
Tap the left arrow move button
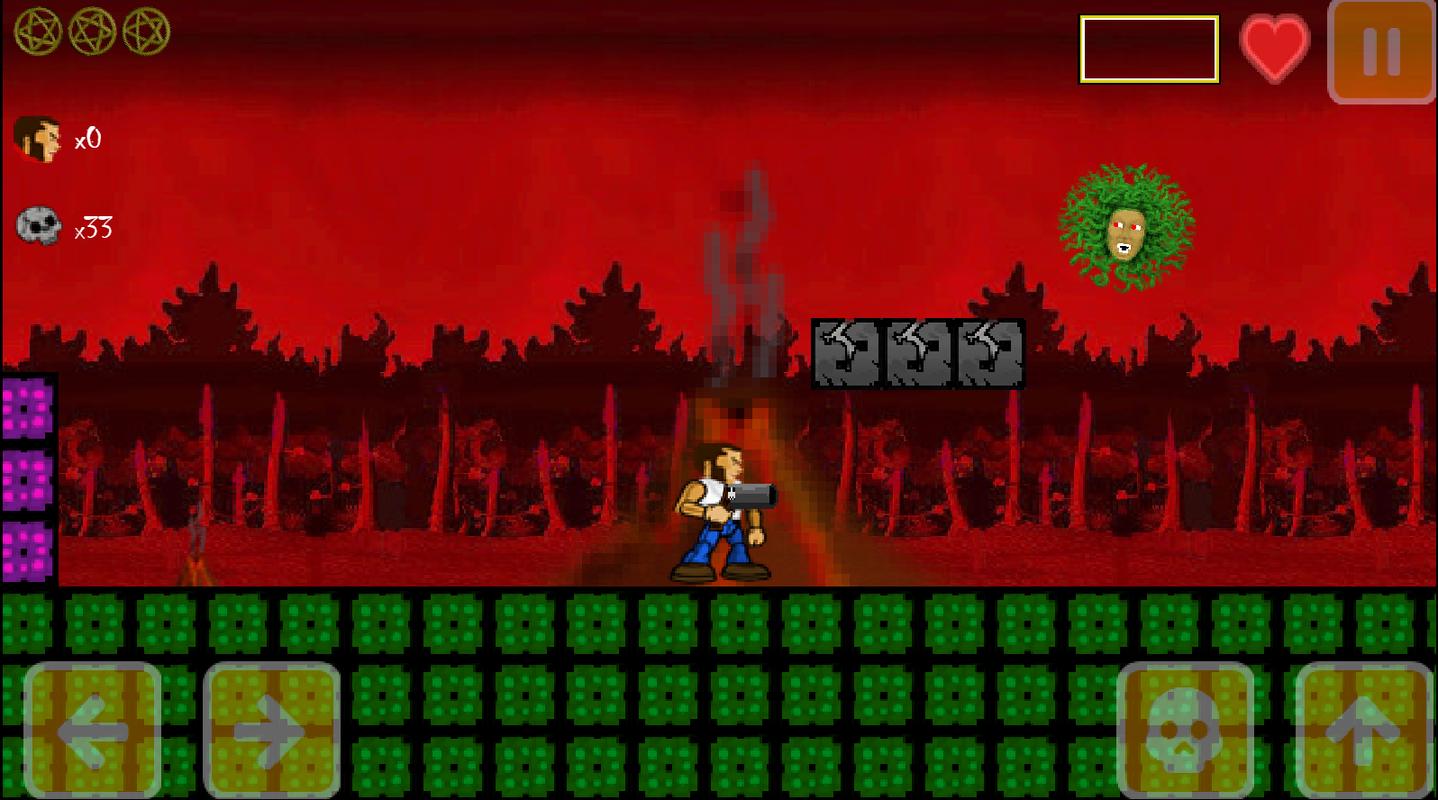coord(92,729)
